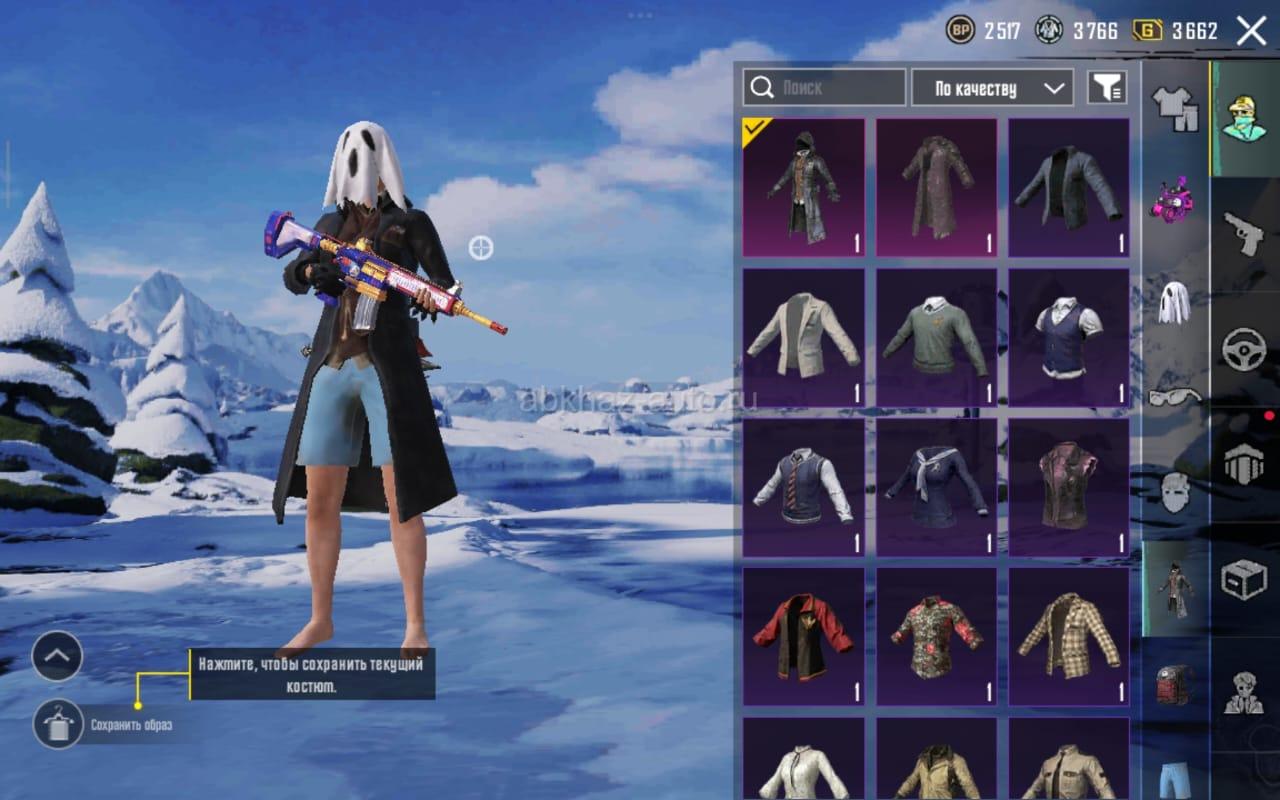The image size is (1280, 800).
Task: Choose the long brown leather coat
Action: coord(936,188)
